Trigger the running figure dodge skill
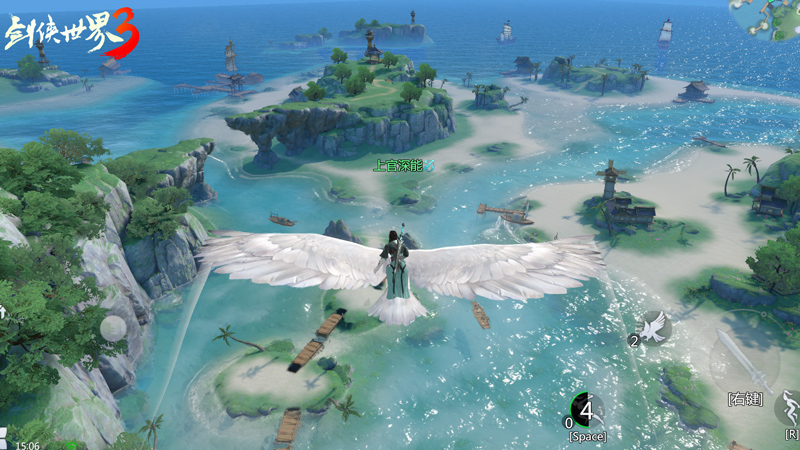800x450 pixels. pos(790,408)
